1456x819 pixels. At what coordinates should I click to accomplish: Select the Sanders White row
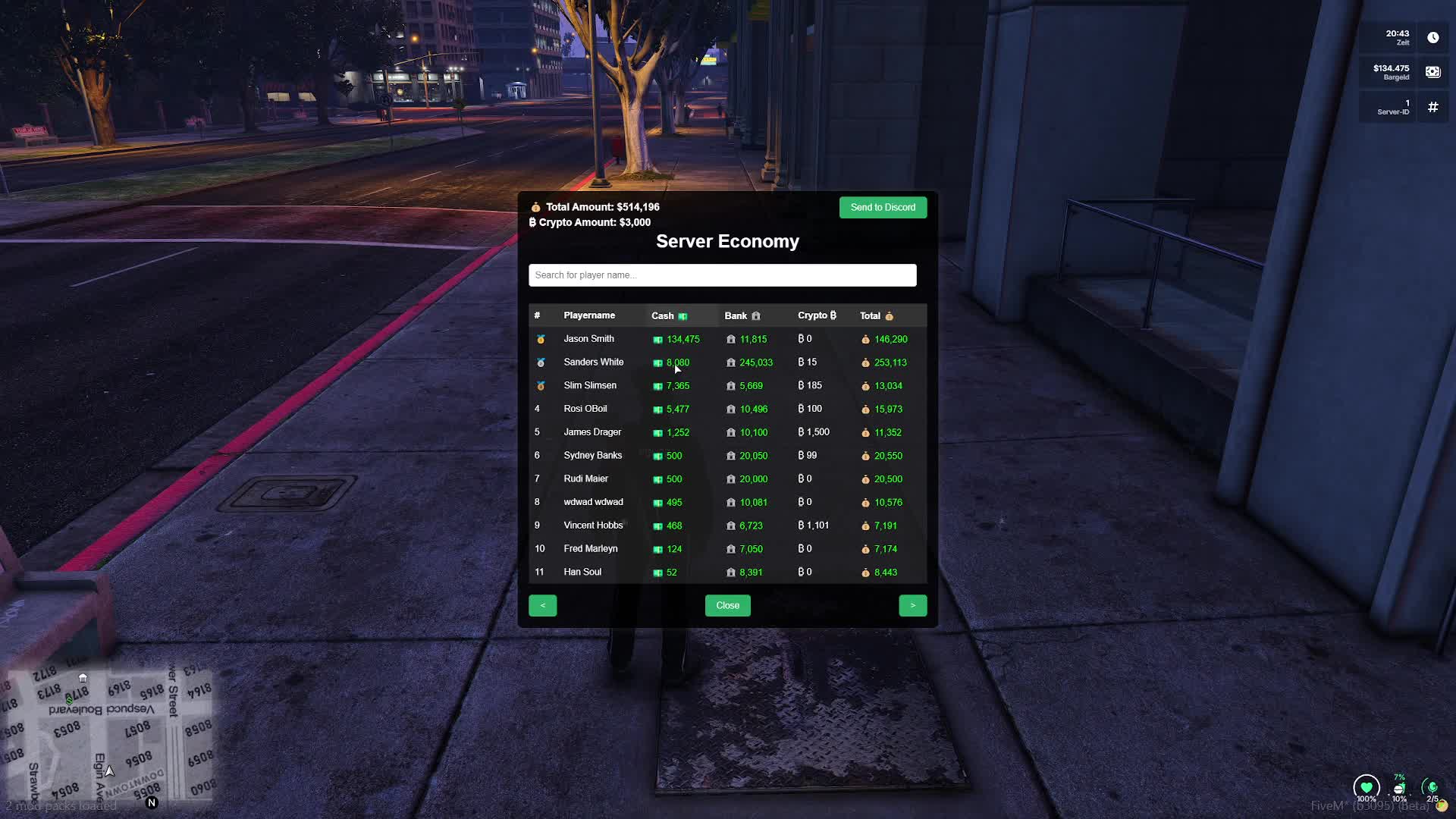[593, 362]
